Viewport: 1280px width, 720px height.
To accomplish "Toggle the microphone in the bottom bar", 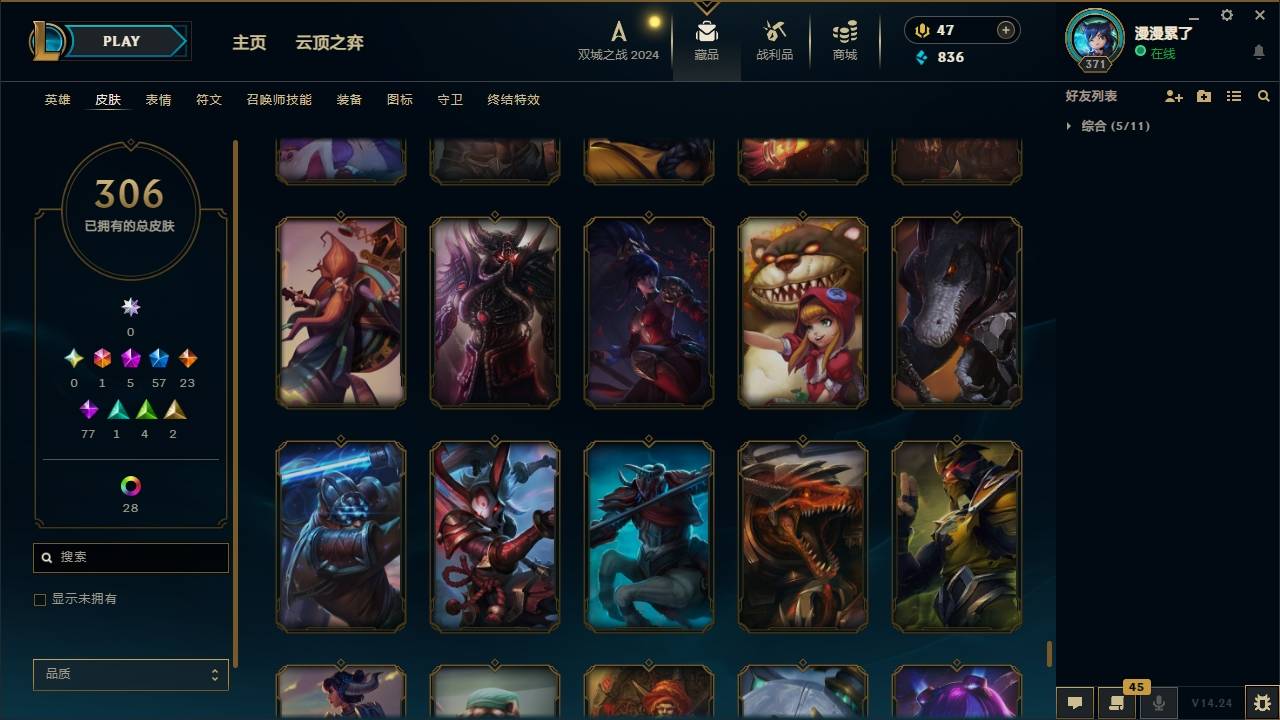I will pos(1160,703).
